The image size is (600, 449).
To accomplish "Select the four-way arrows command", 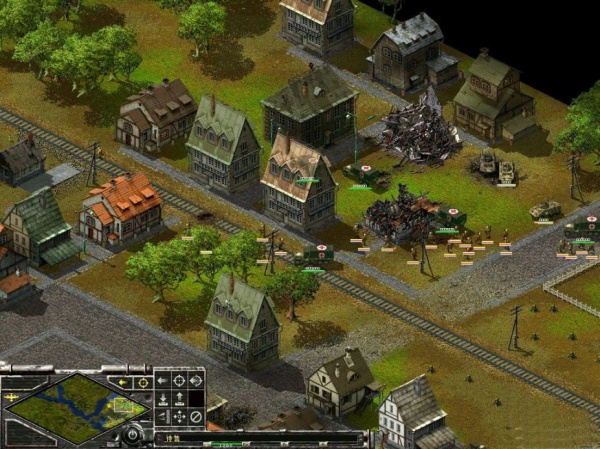I will coord(179,415).
